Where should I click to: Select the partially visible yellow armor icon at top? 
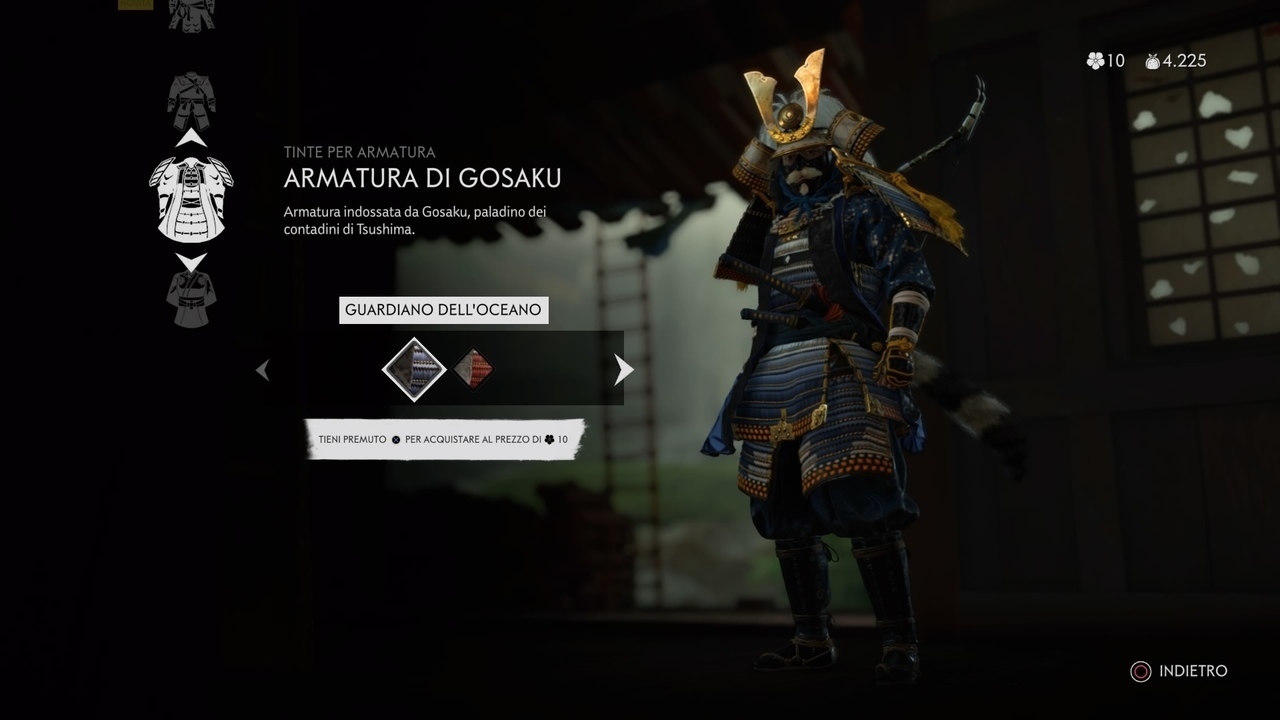coord(135,5)
